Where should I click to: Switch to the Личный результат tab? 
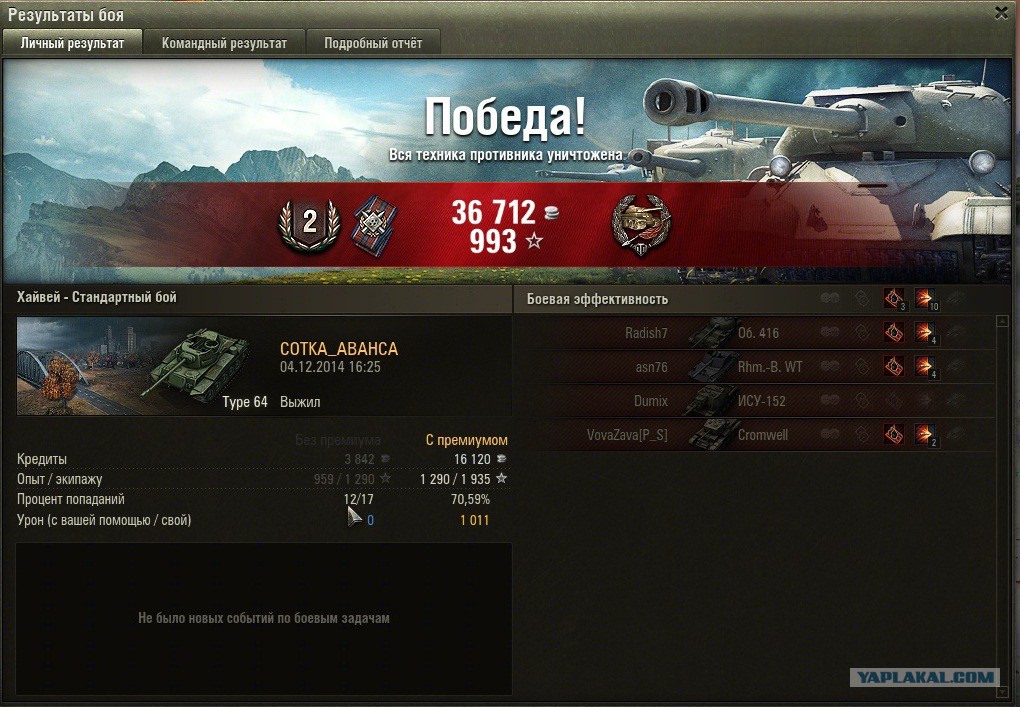(72, 43)
